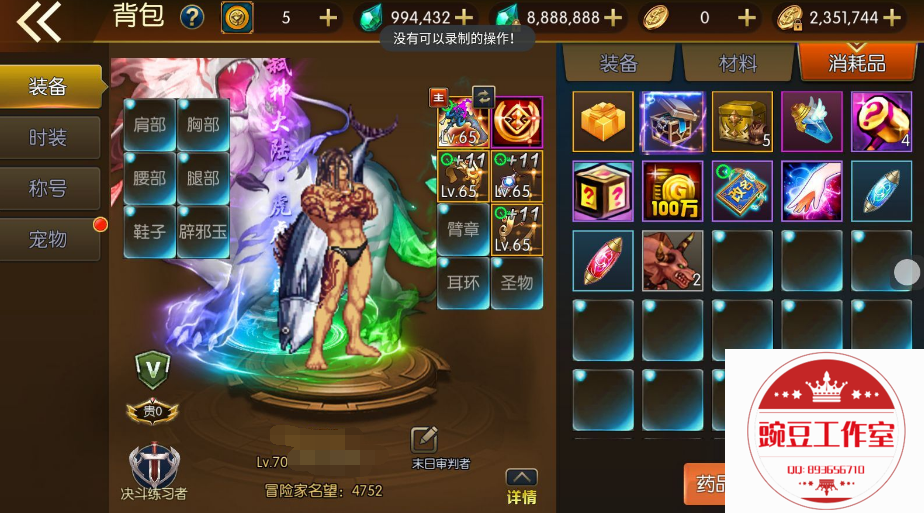Image resolution: width=924 pixels, height=513 pixels.
Task: Select the 臂章 armband slot
Action: coord(463,229)
